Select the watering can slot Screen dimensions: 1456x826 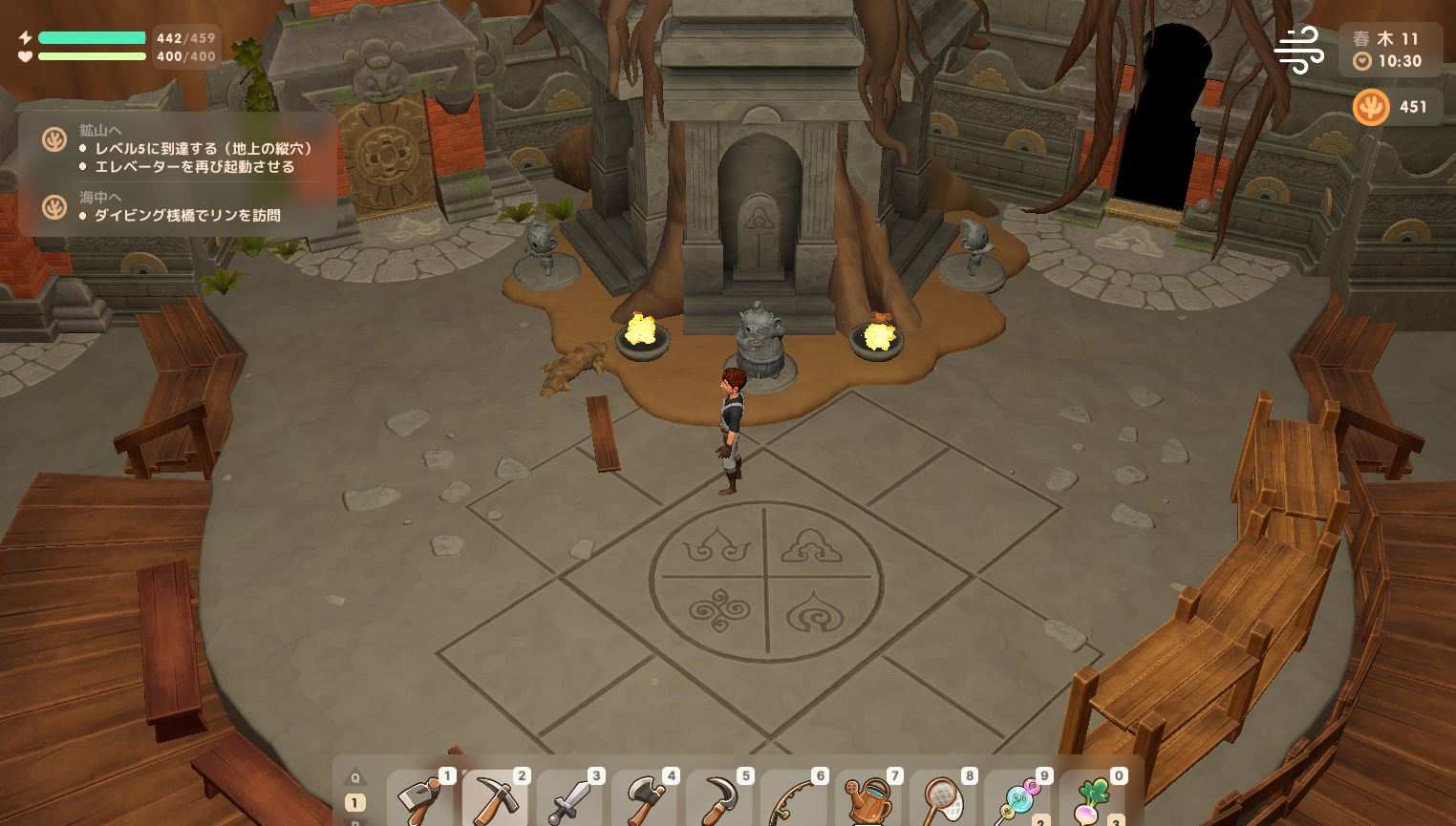coord(867,799)
